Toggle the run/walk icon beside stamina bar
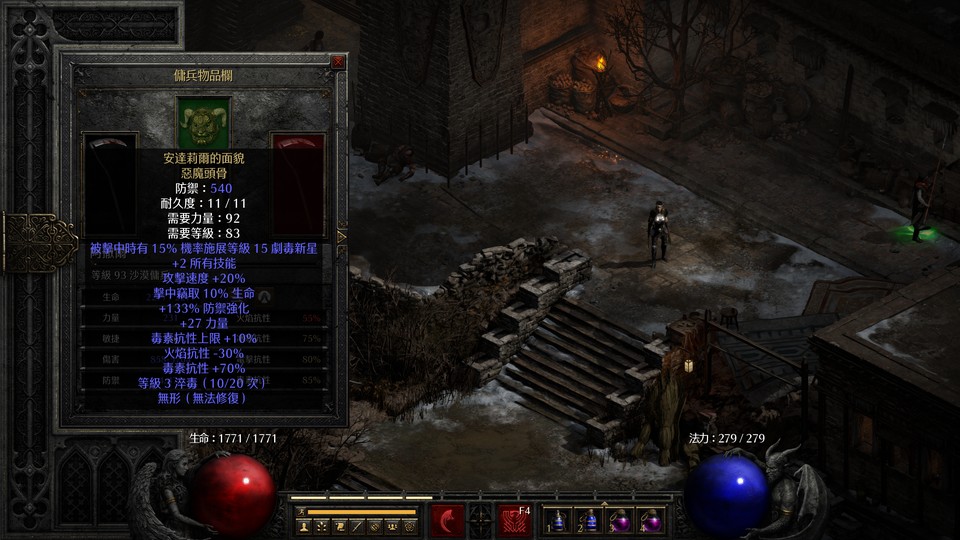 coord(300,511)
